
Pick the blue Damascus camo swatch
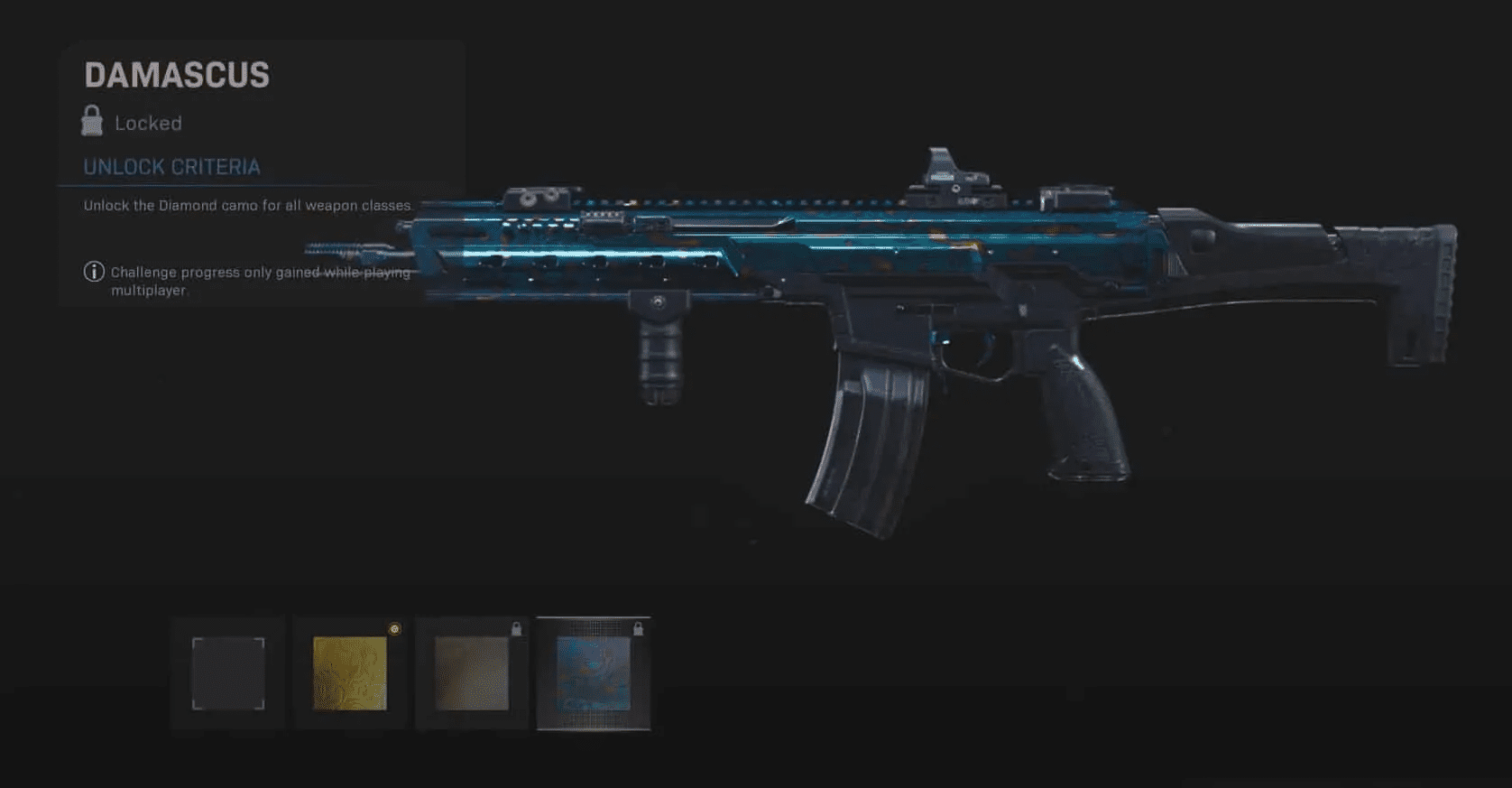click(593, 673)
